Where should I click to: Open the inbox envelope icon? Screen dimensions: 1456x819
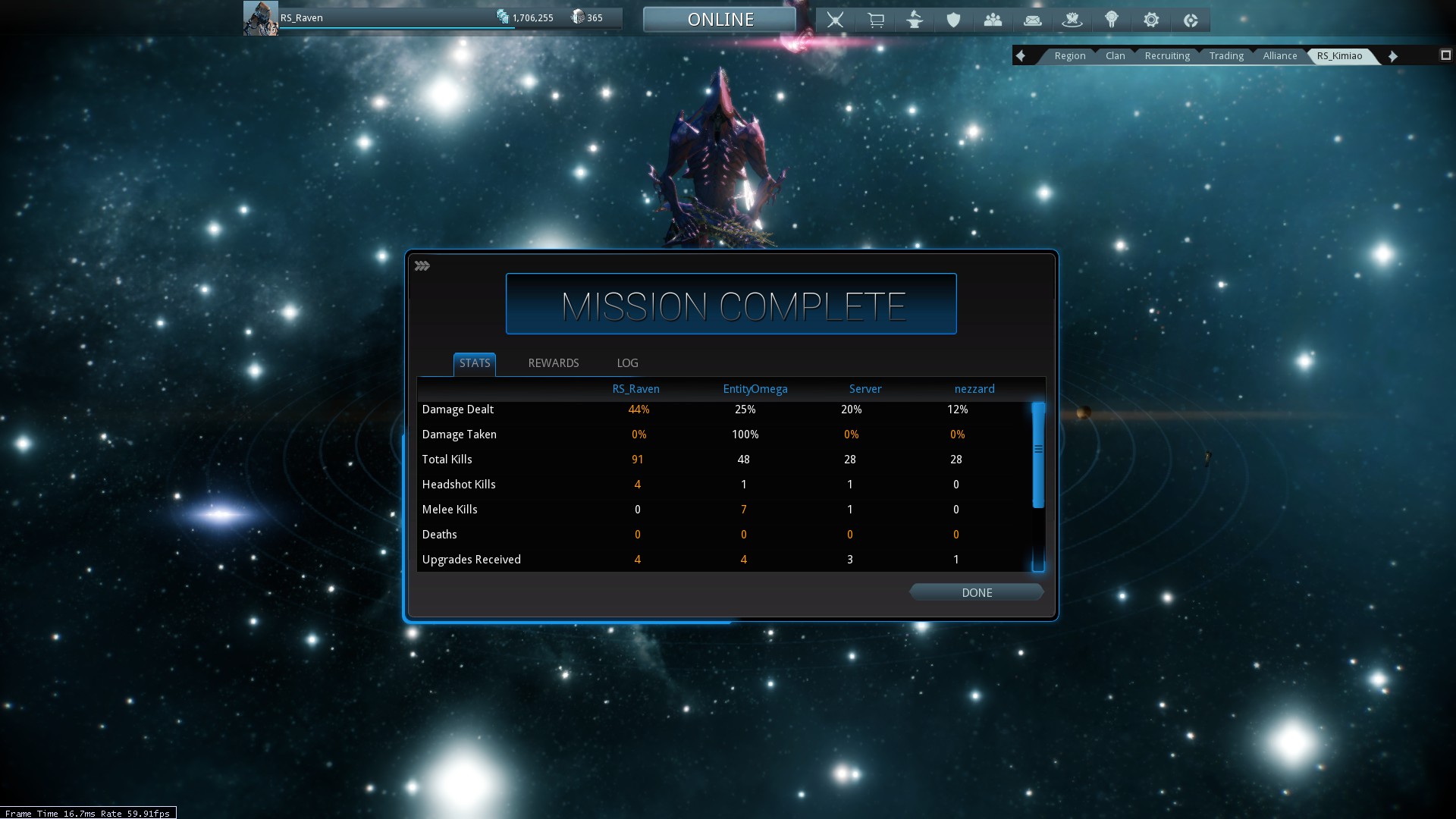(x=1032, y=20)
